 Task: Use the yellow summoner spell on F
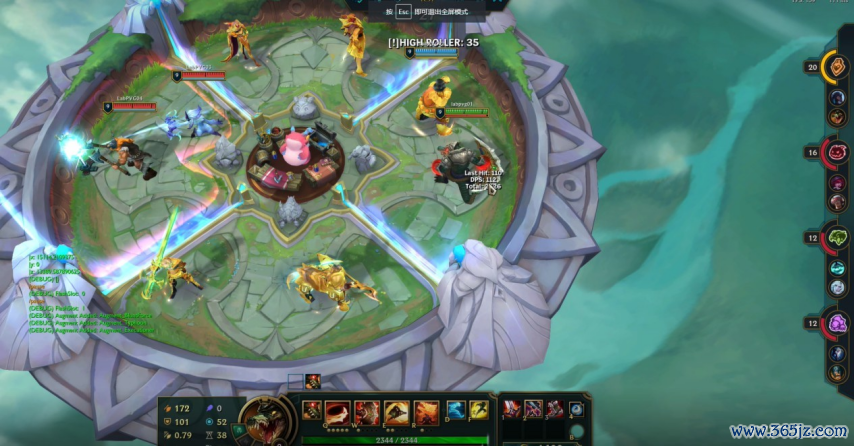click(479, 409)
